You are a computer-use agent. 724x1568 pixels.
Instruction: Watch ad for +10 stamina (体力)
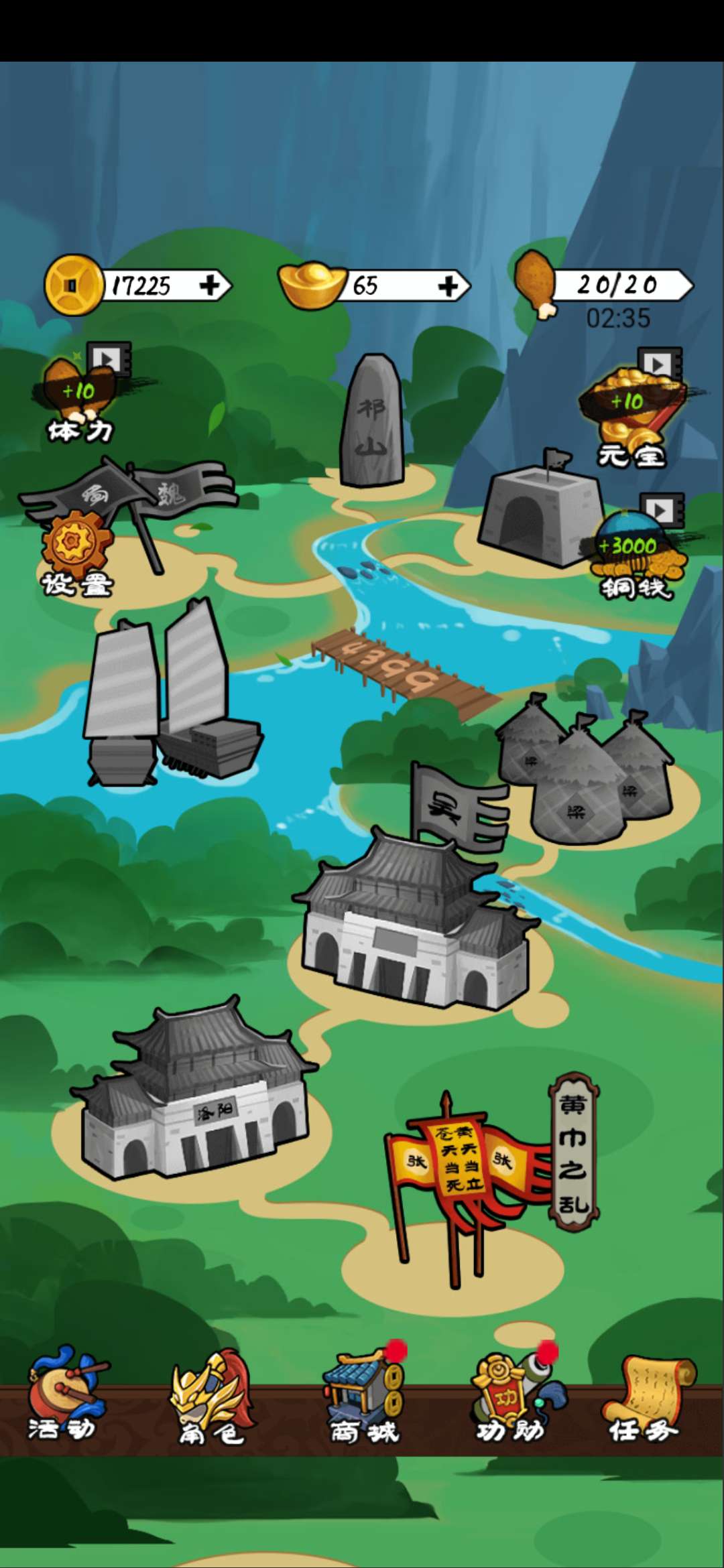pyautogui.click(x=80, y=395)
